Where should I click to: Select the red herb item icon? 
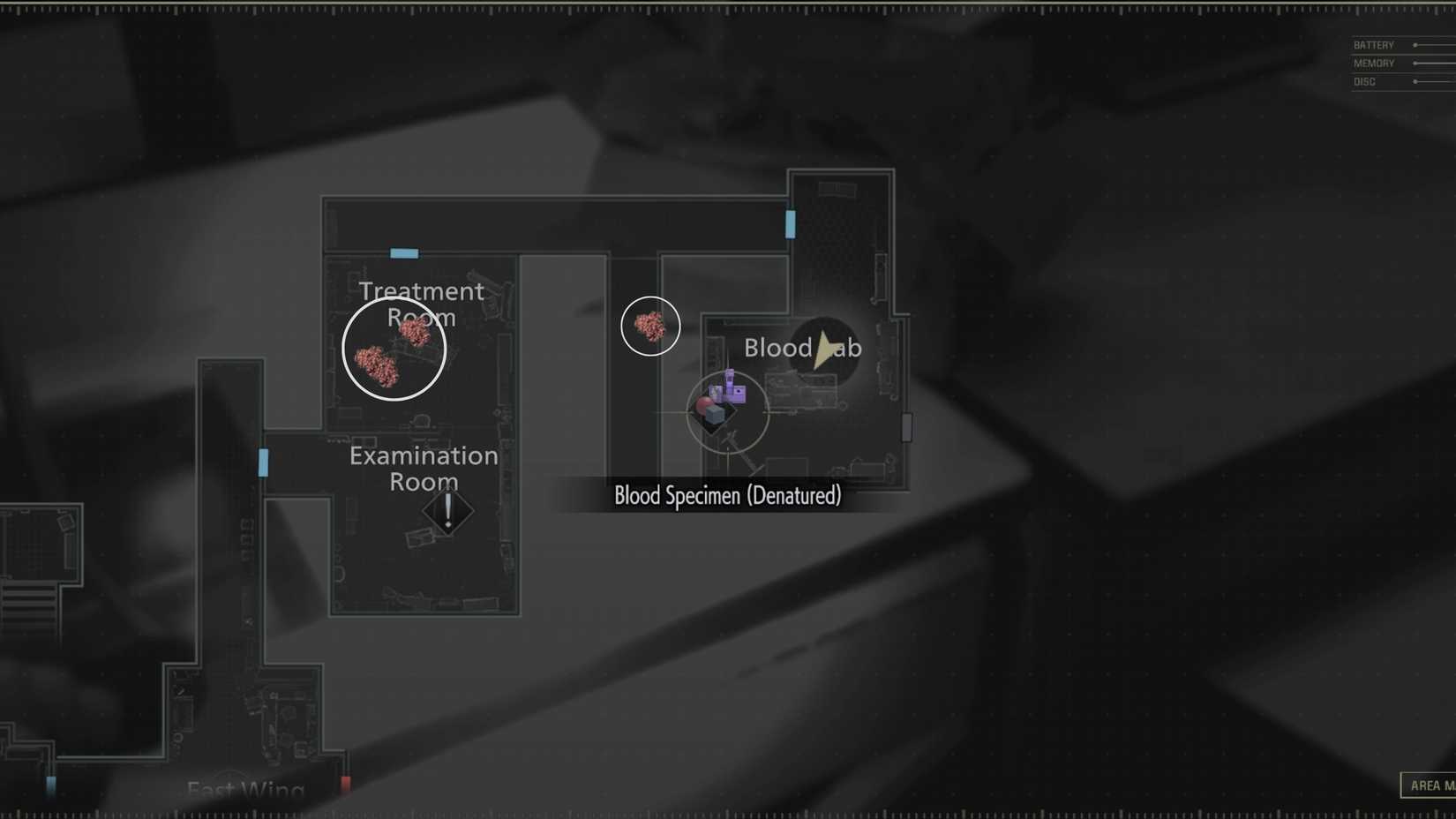(705, 404)
